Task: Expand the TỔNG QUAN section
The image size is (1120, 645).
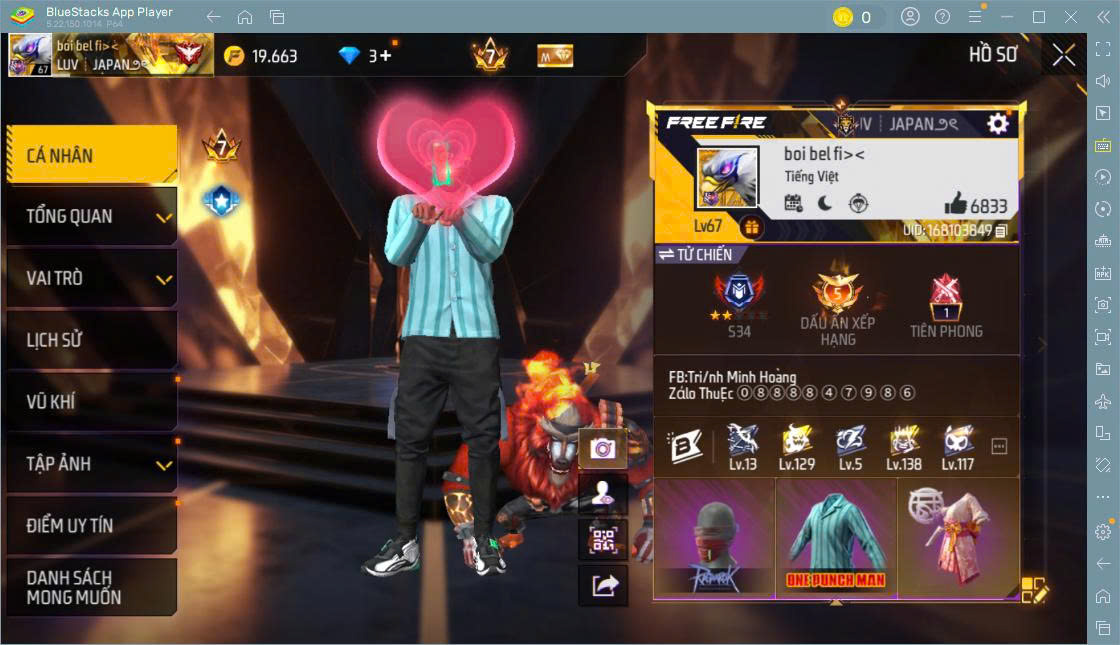Action: pos(91,216)
